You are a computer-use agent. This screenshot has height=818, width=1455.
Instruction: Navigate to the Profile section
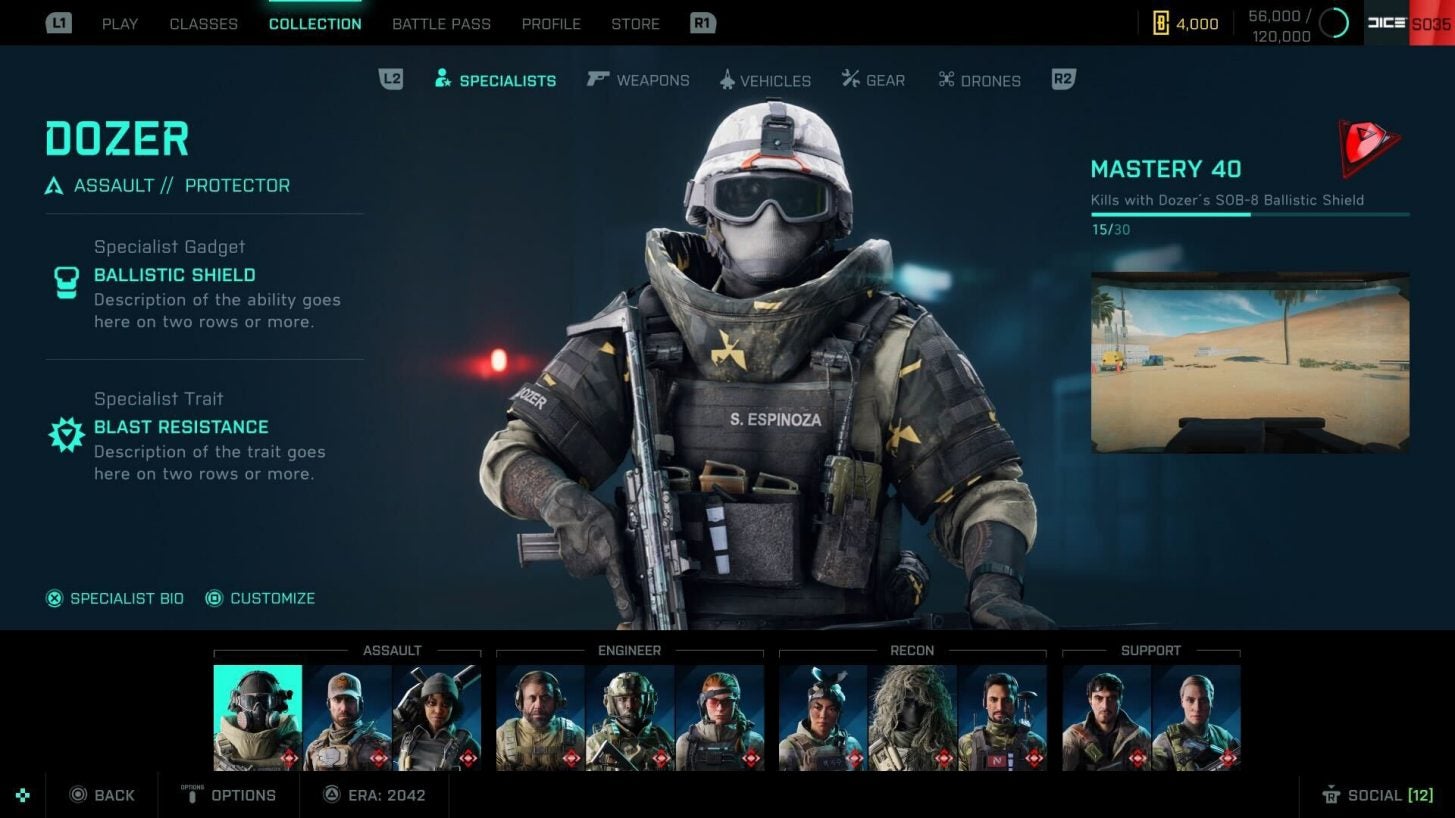551,23
